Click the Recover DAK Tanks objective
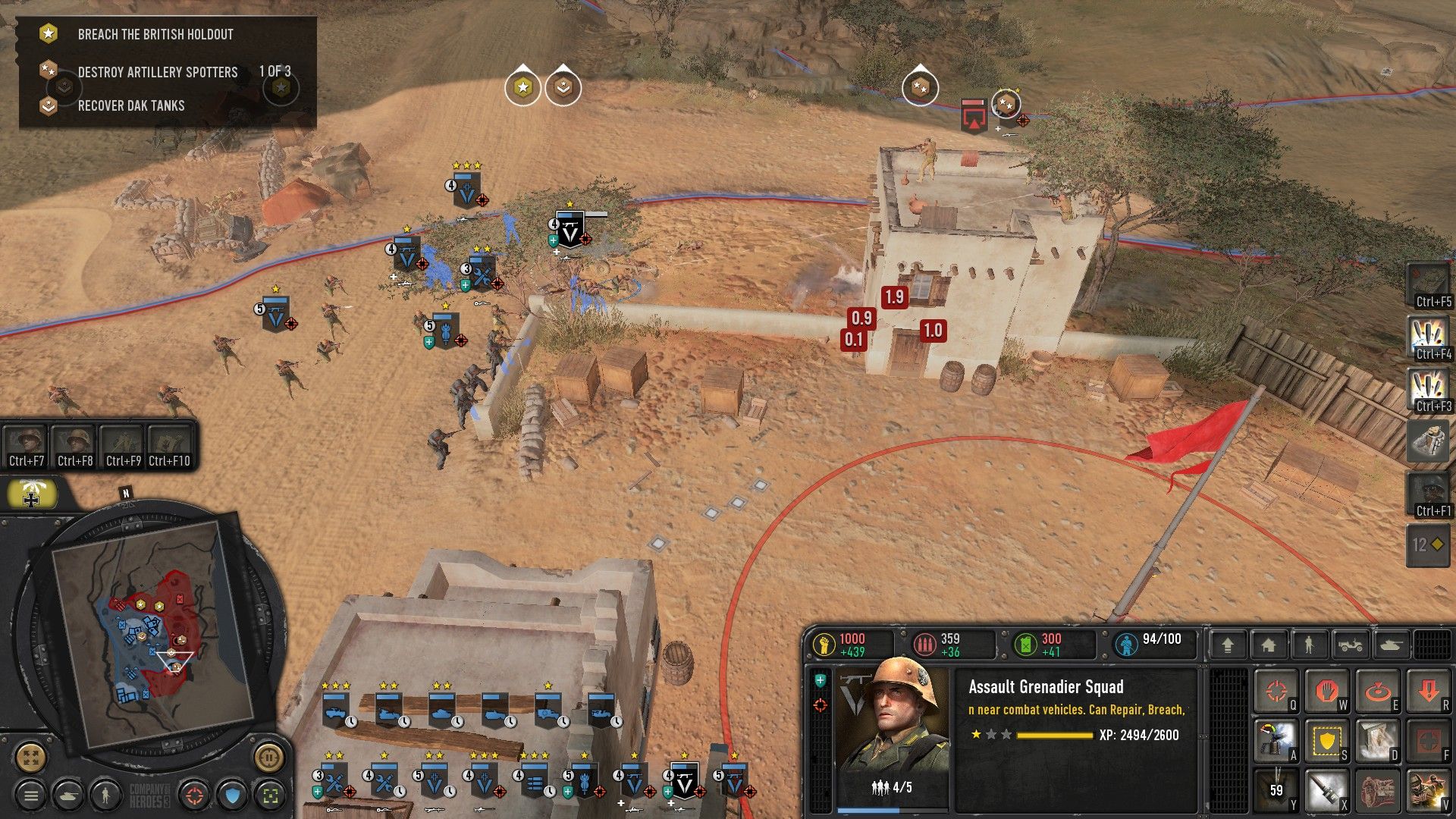1456x819 pixels. 130,105
